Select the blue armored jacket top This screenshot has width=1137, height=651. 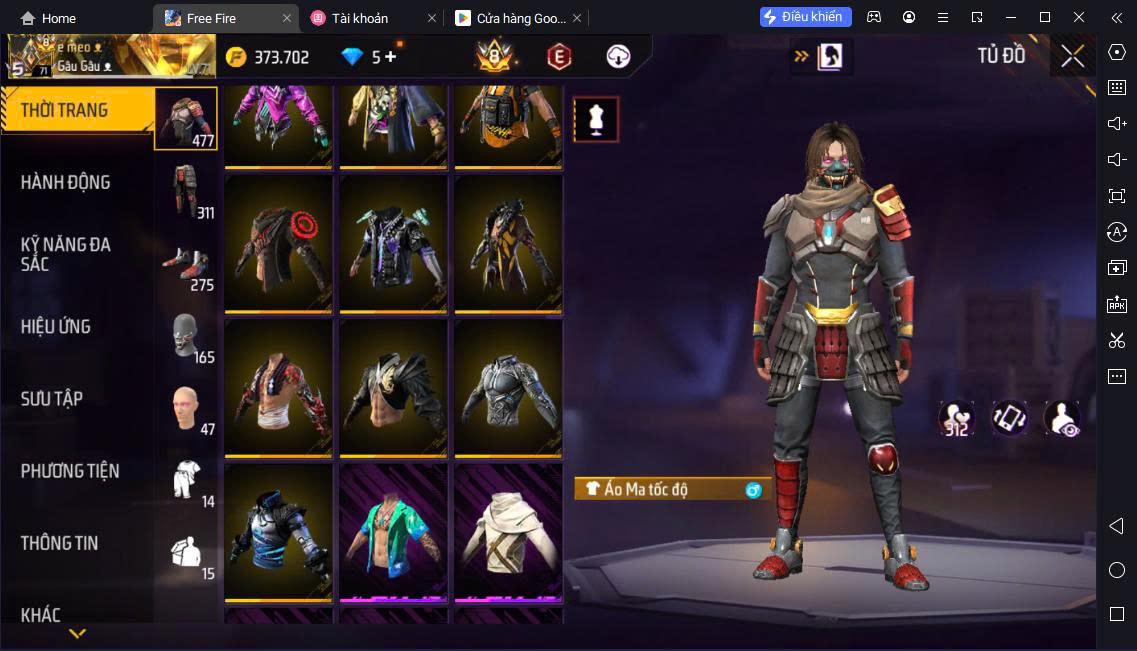point(278,532)
